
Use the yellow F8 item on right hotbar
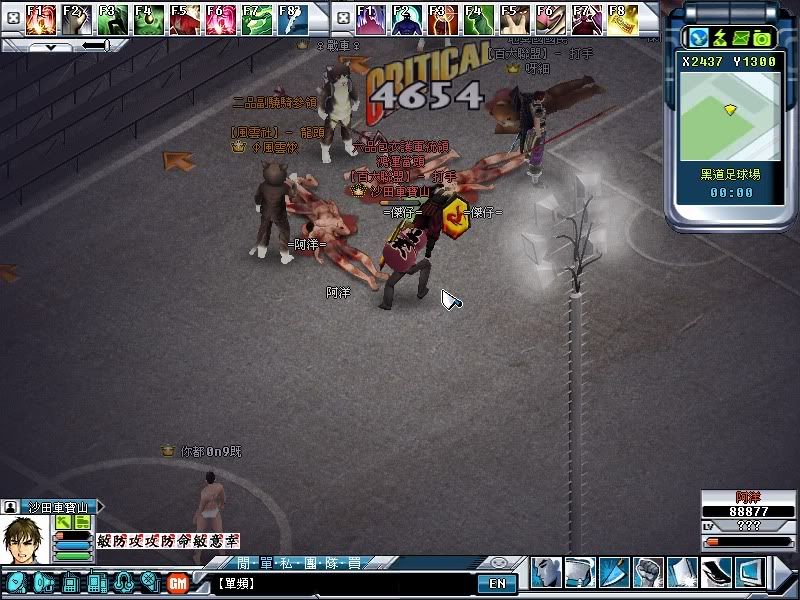[x=622, y=19]
